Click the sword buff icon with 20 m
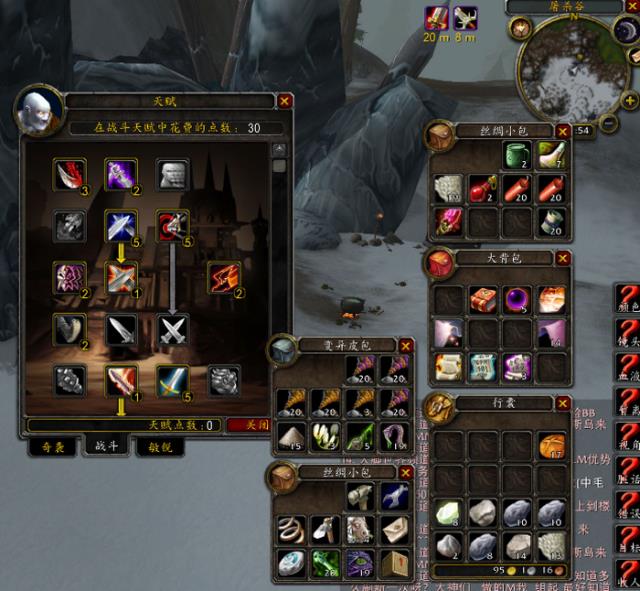The image size is (640, 591). coord(435,16)
